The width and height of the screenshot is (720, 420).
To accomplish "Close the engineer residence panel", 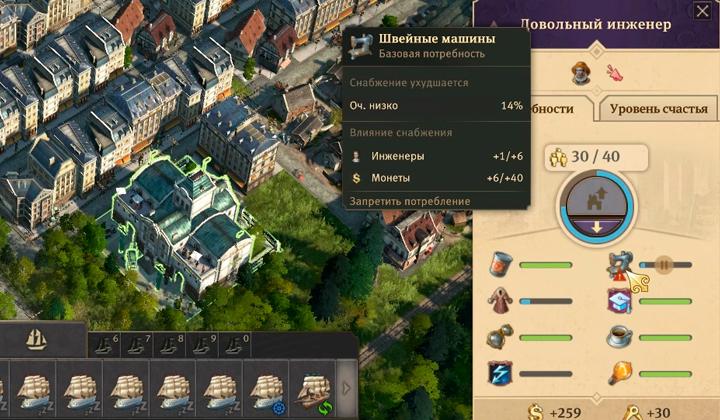I will click(702, 10).
